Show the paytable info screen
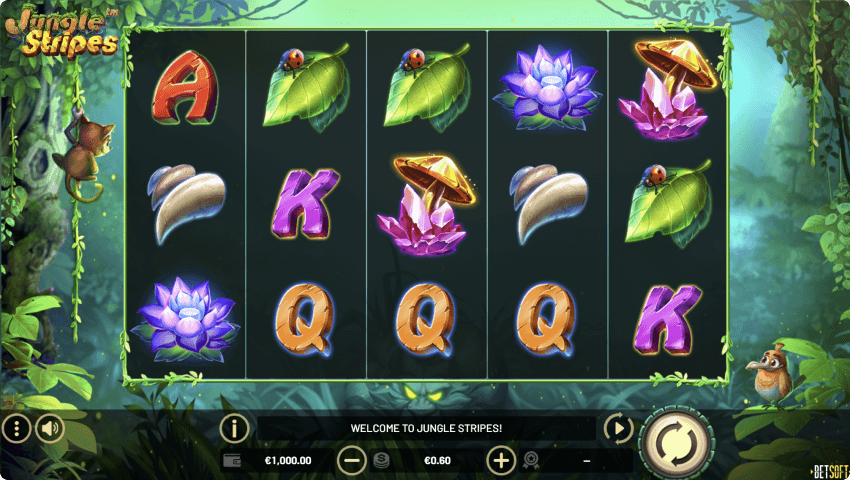Viewport: 850px width, 480px height. click(x=234, y=429)
